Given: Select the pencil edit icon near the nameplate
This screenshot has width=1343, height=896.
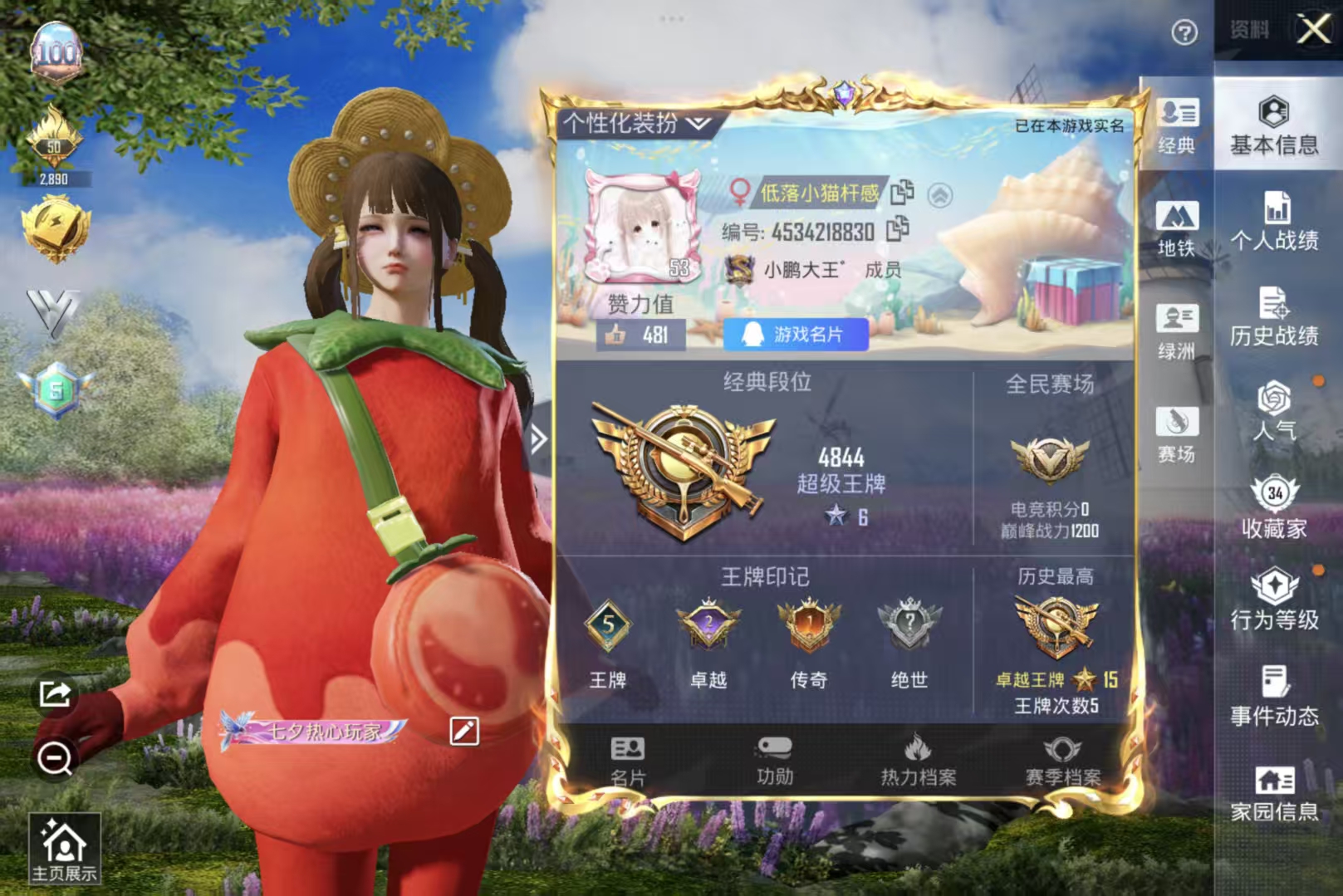Looking at the screenshot, I should [x=465, y=731].
